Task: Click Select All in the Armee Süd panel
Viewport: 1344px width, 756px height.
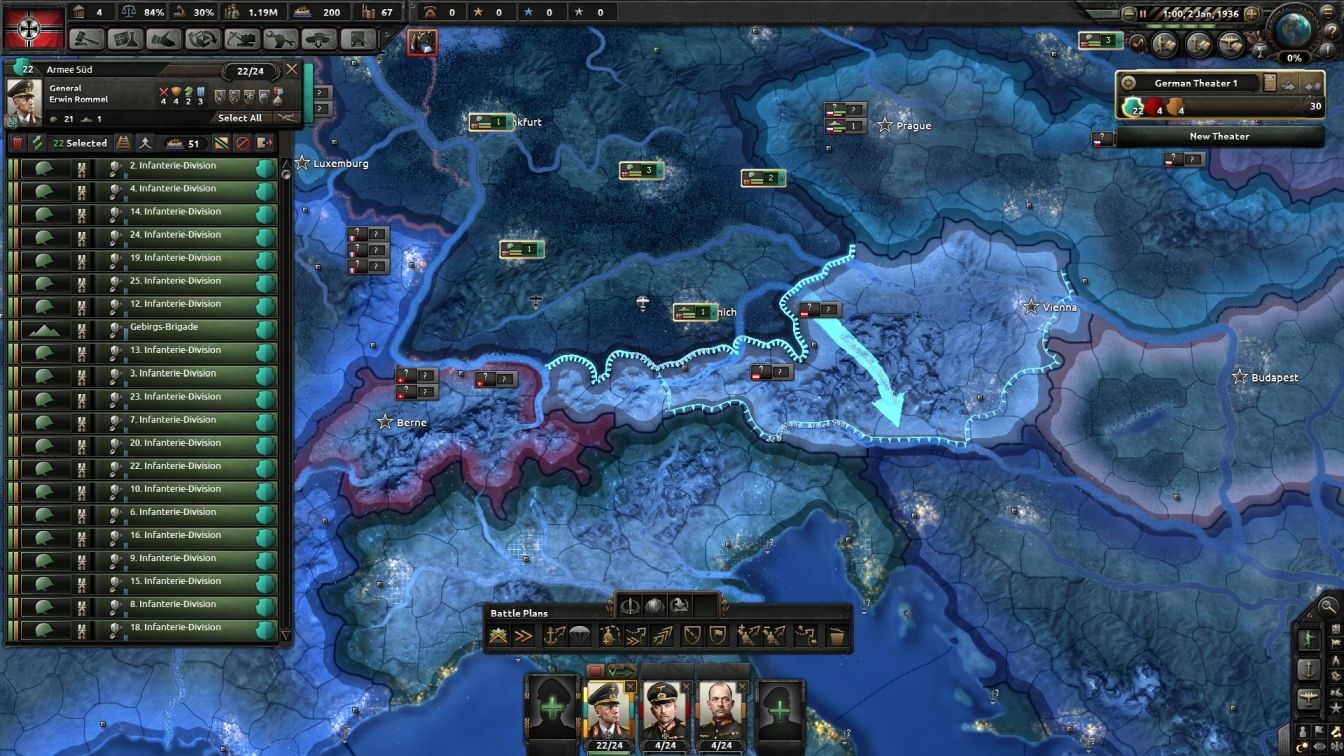Action: 241,118
